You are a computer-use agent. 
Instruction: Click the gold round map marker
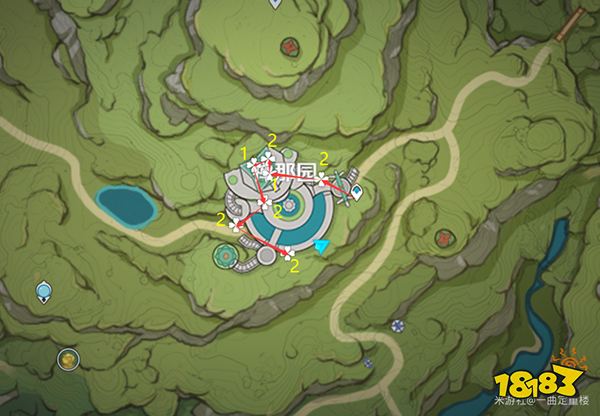click(x=67, y=356)
